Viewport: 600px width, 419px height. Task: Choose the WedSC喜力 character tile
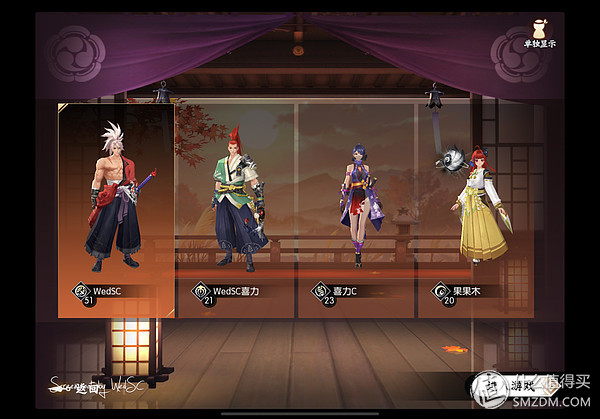click(x=235, y=210)
